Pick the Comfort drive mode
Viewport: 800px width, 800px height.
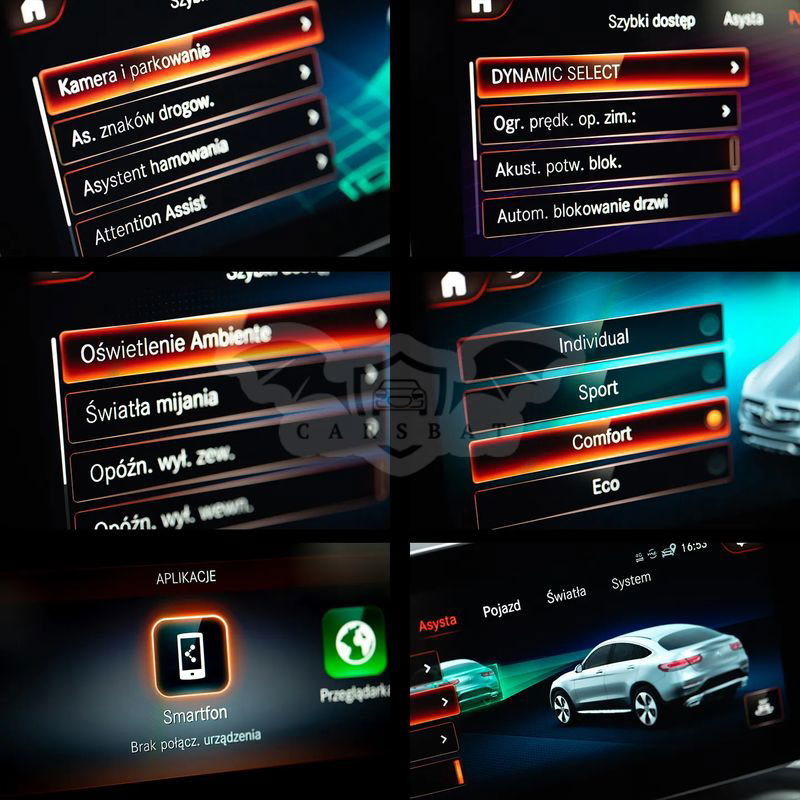click(x=601, y=437)
